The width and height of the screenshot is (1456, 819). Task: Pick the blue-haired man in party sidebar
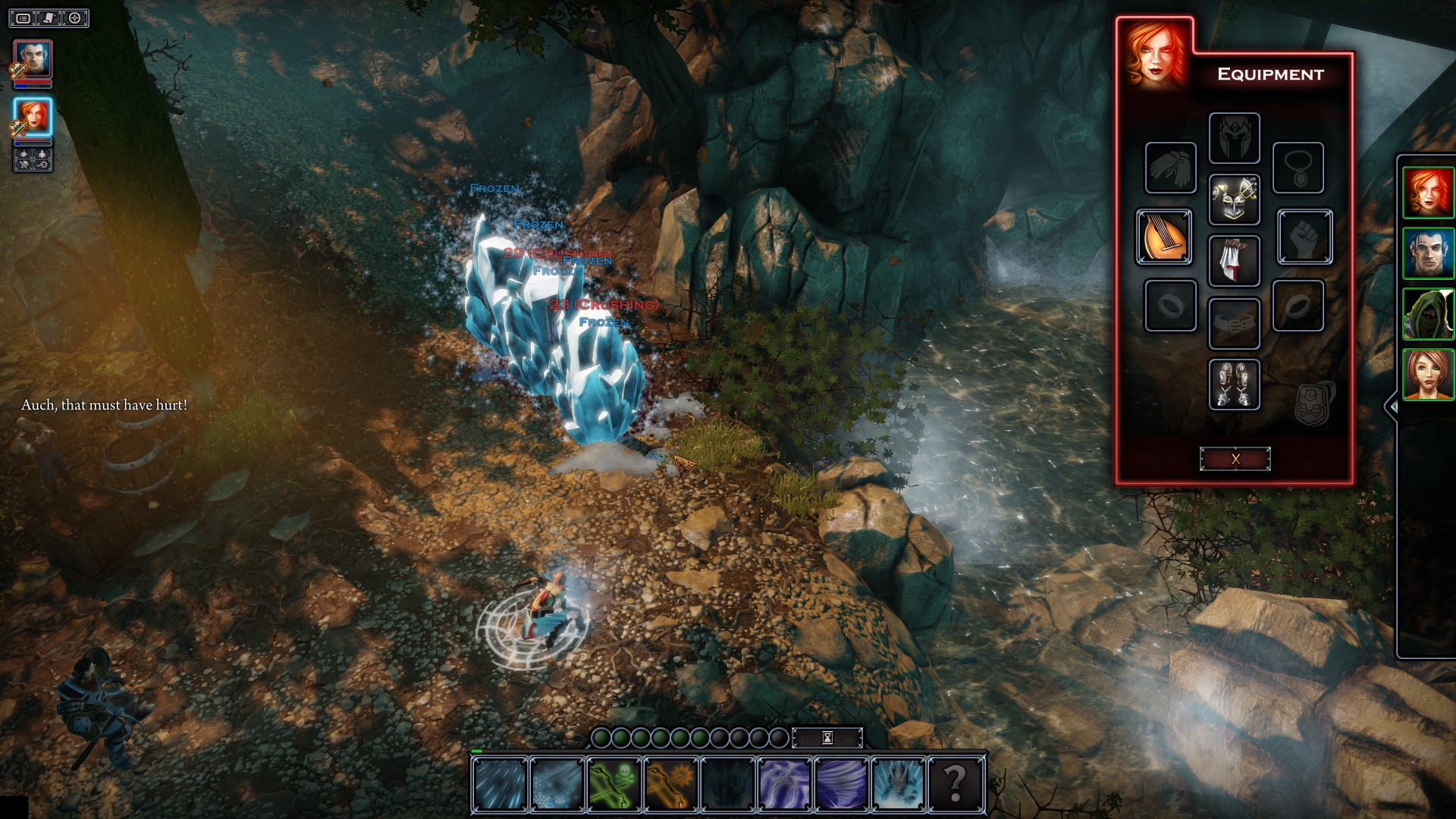(x=1428, y=253)
